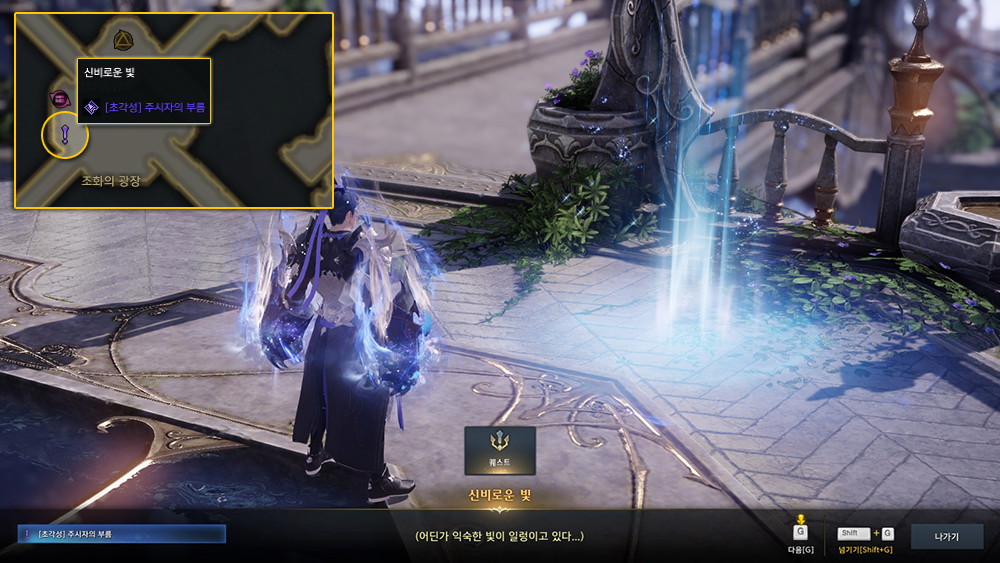The image size is (1000, 563).
Task: Select the 퀘스트 trident quest icon
Action: click(x=500, y=450)
